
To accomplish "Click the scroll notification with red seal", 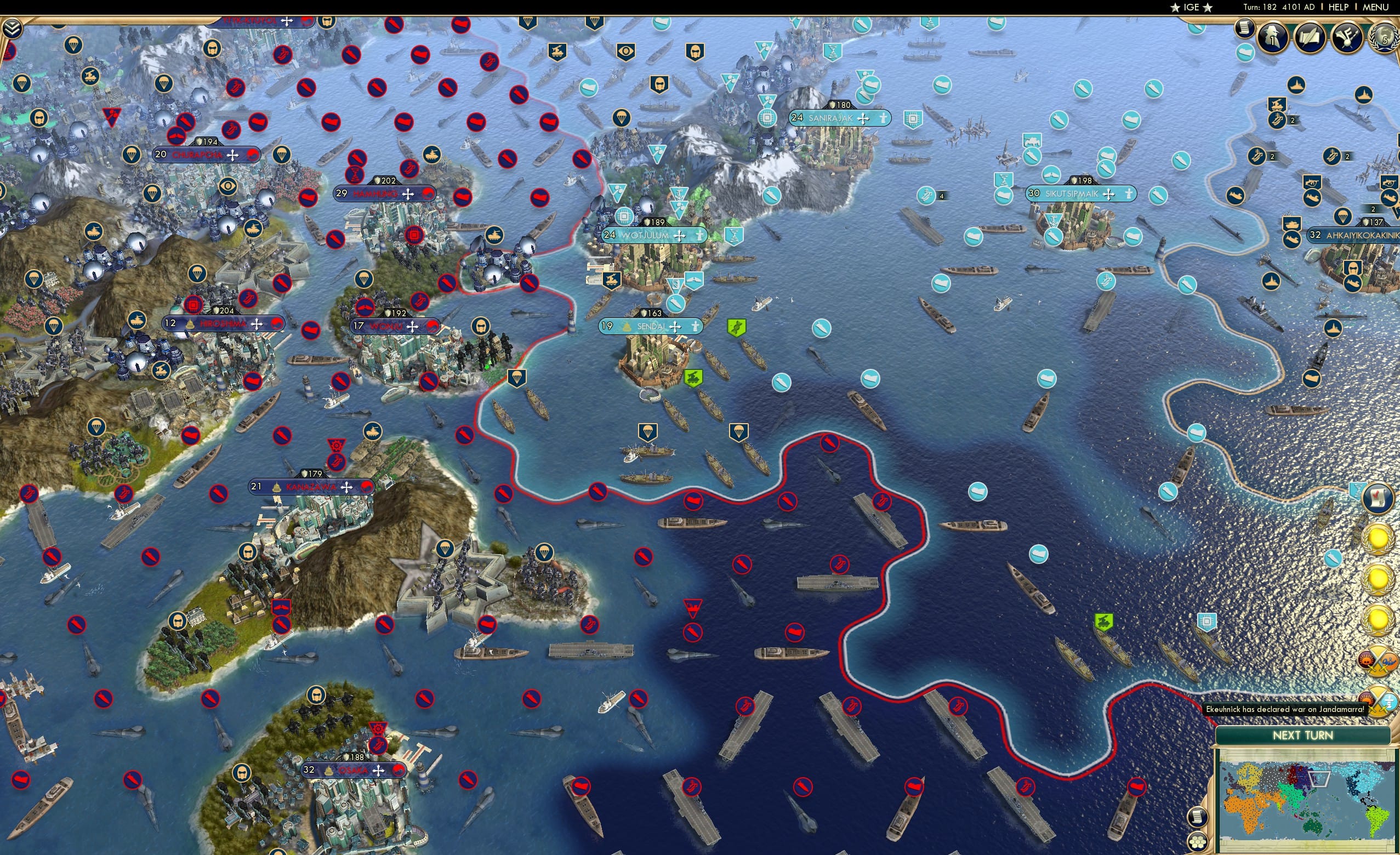I will pyautogui.click(x=1378, y=498).
